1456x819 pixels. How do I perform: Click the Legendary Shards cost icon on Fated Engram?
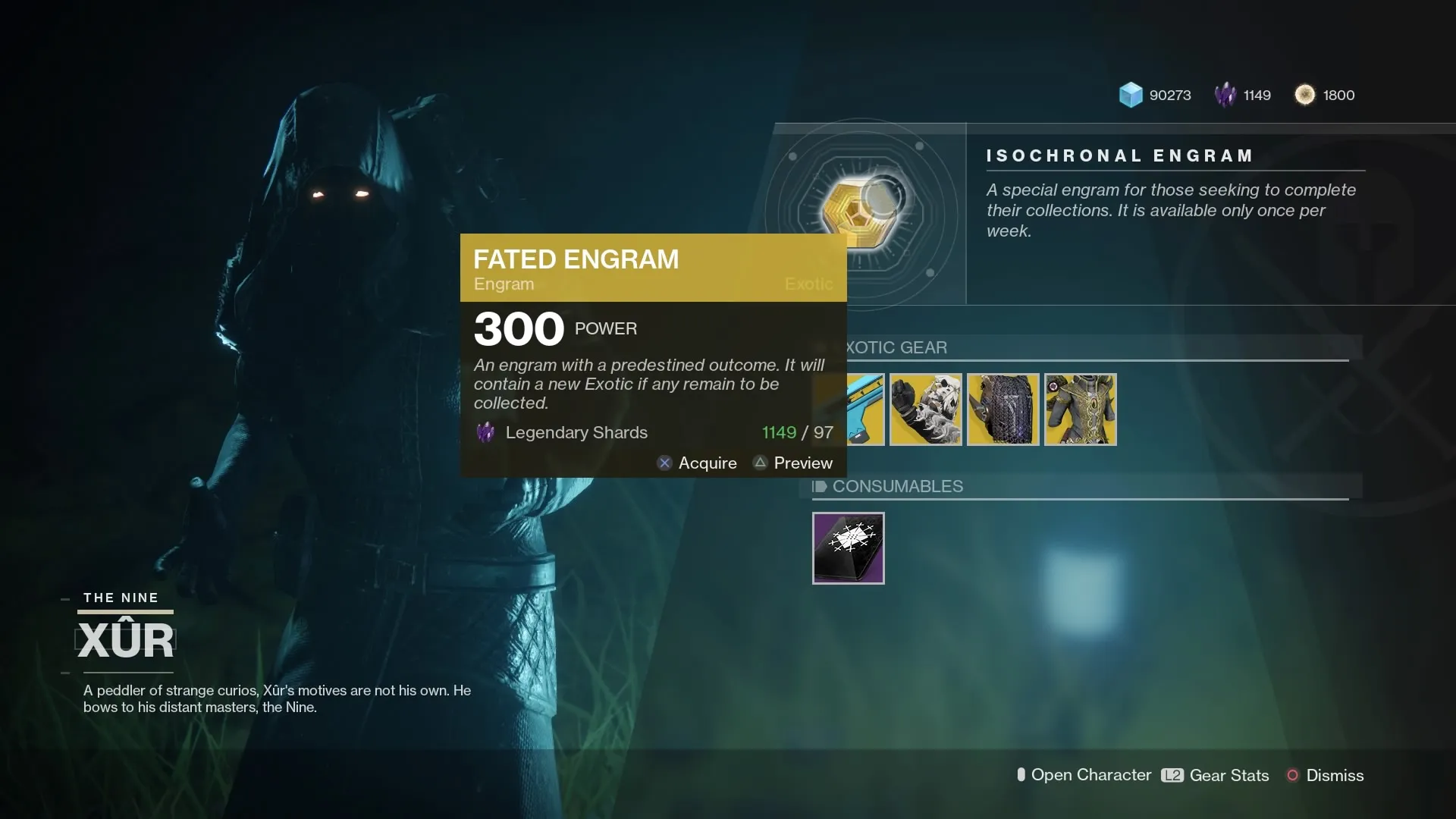coord(485,432)
